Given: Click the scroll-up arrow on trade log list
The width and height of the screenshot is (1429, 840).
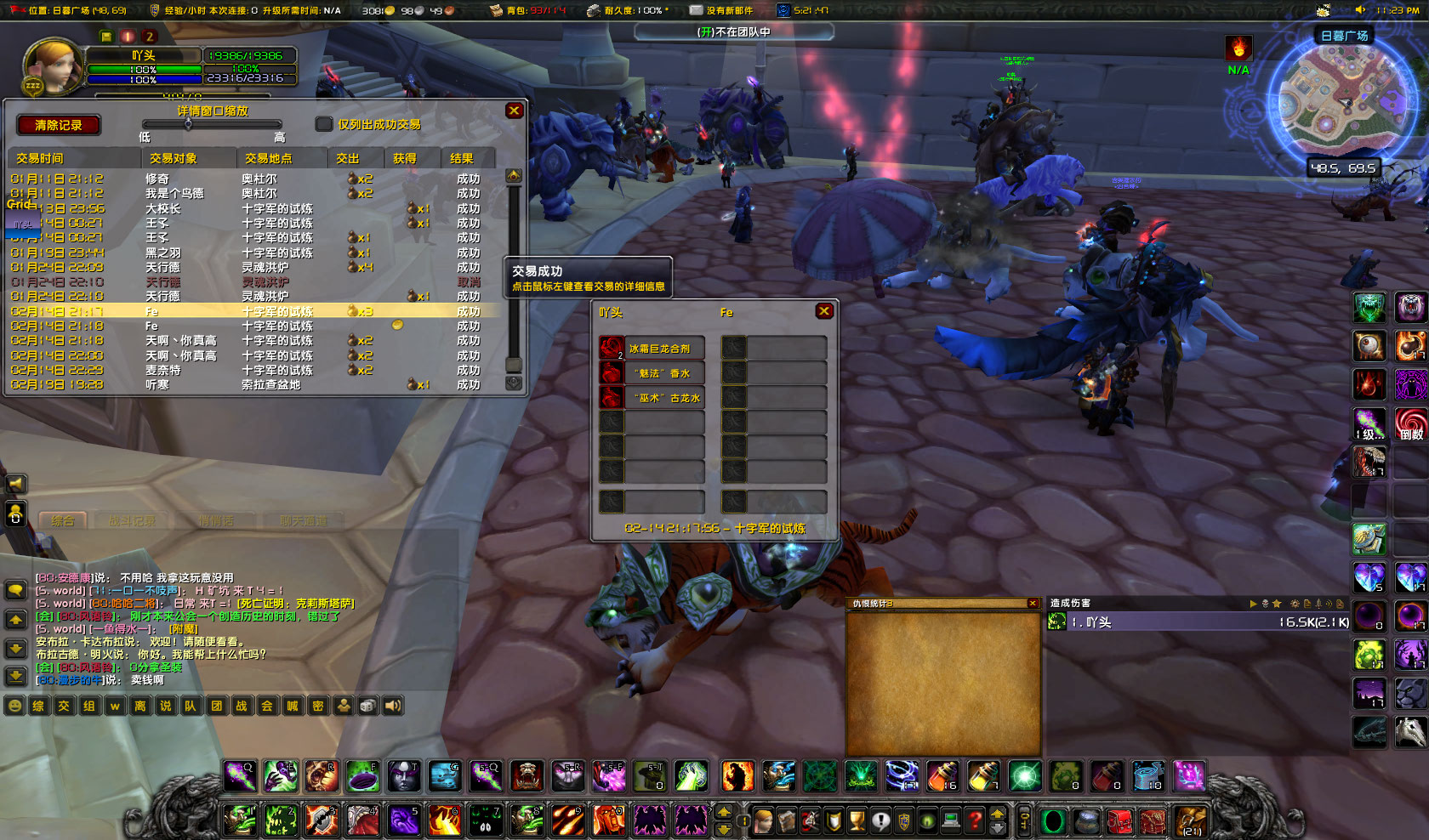Looking at the screenshot, I should coord(513,175).
